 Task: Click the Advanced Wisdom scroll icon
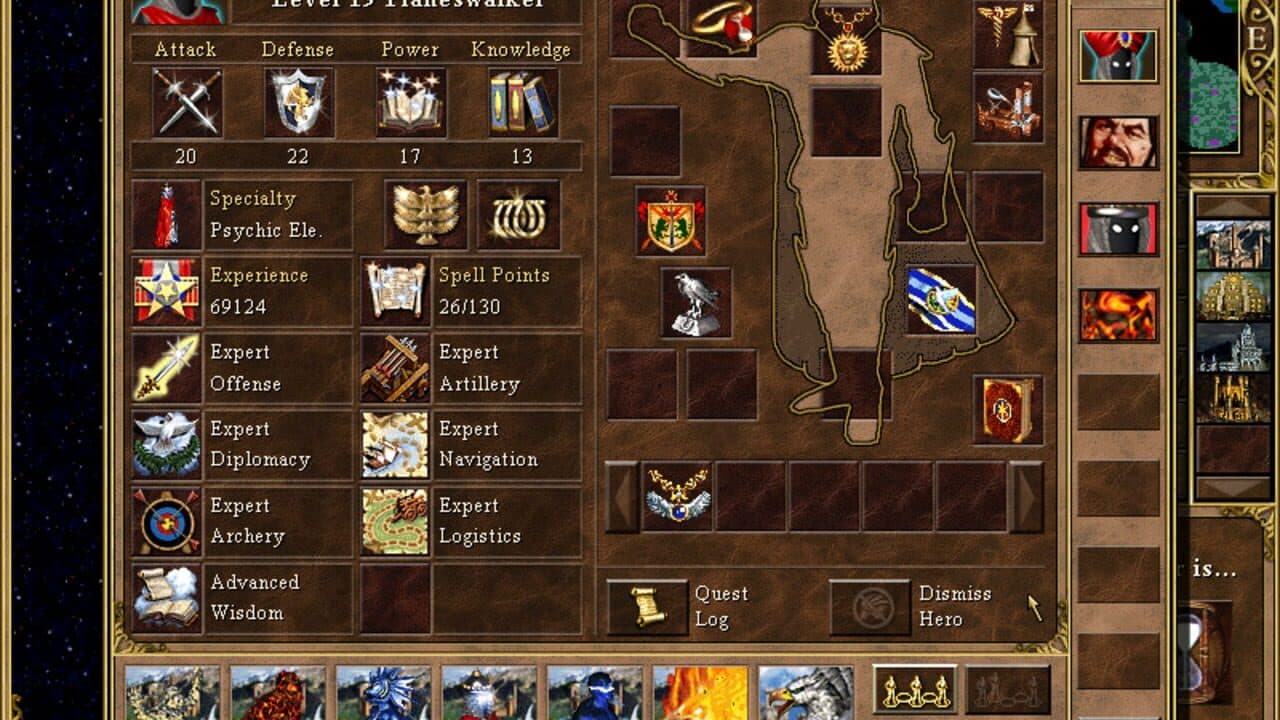click(x=166, y=597)
